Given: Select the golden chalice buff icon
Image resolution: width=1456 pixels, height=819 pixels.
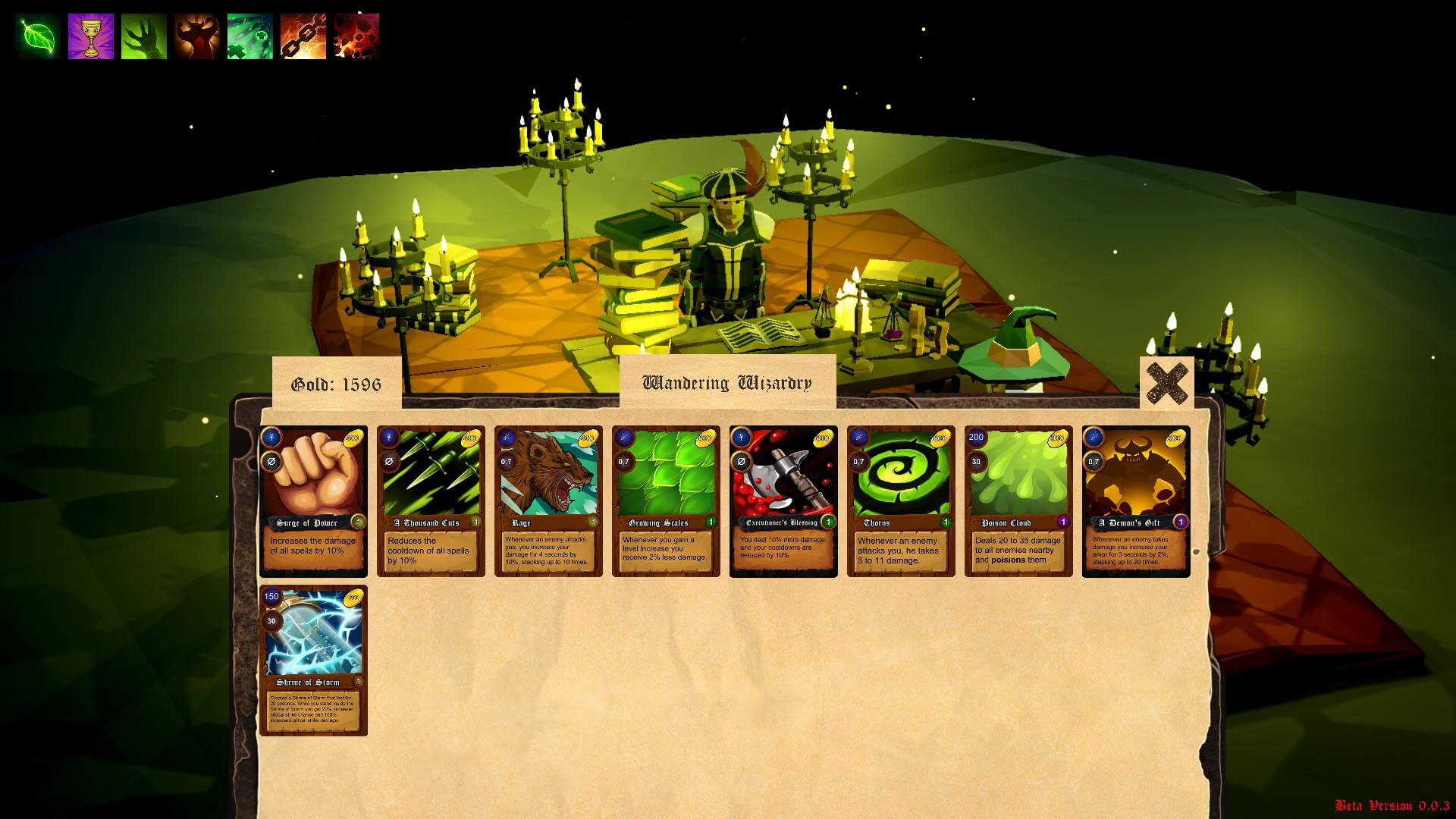Looking at the screenshot, I should click(x=91, y=36).
